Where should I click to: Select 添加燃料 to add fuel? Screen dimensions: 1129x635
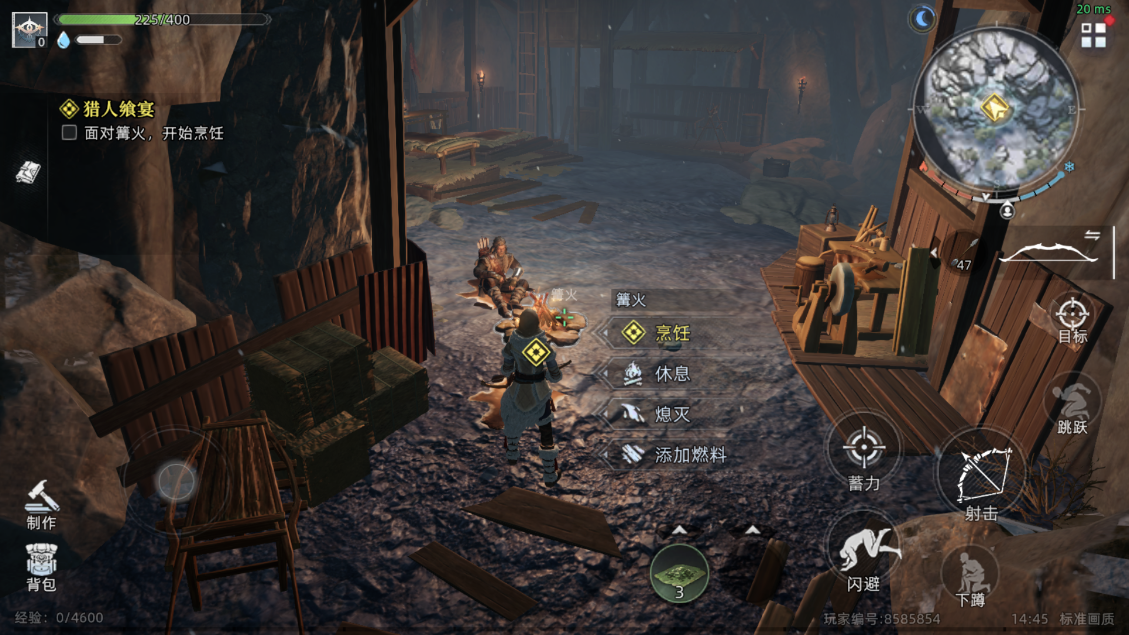click(670, 455)
